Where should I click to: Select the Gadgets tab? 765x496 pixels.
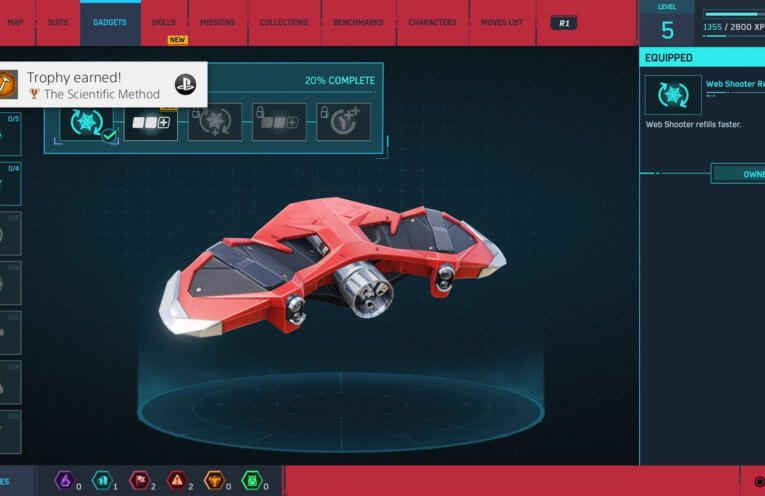click(x=110, y=22)
